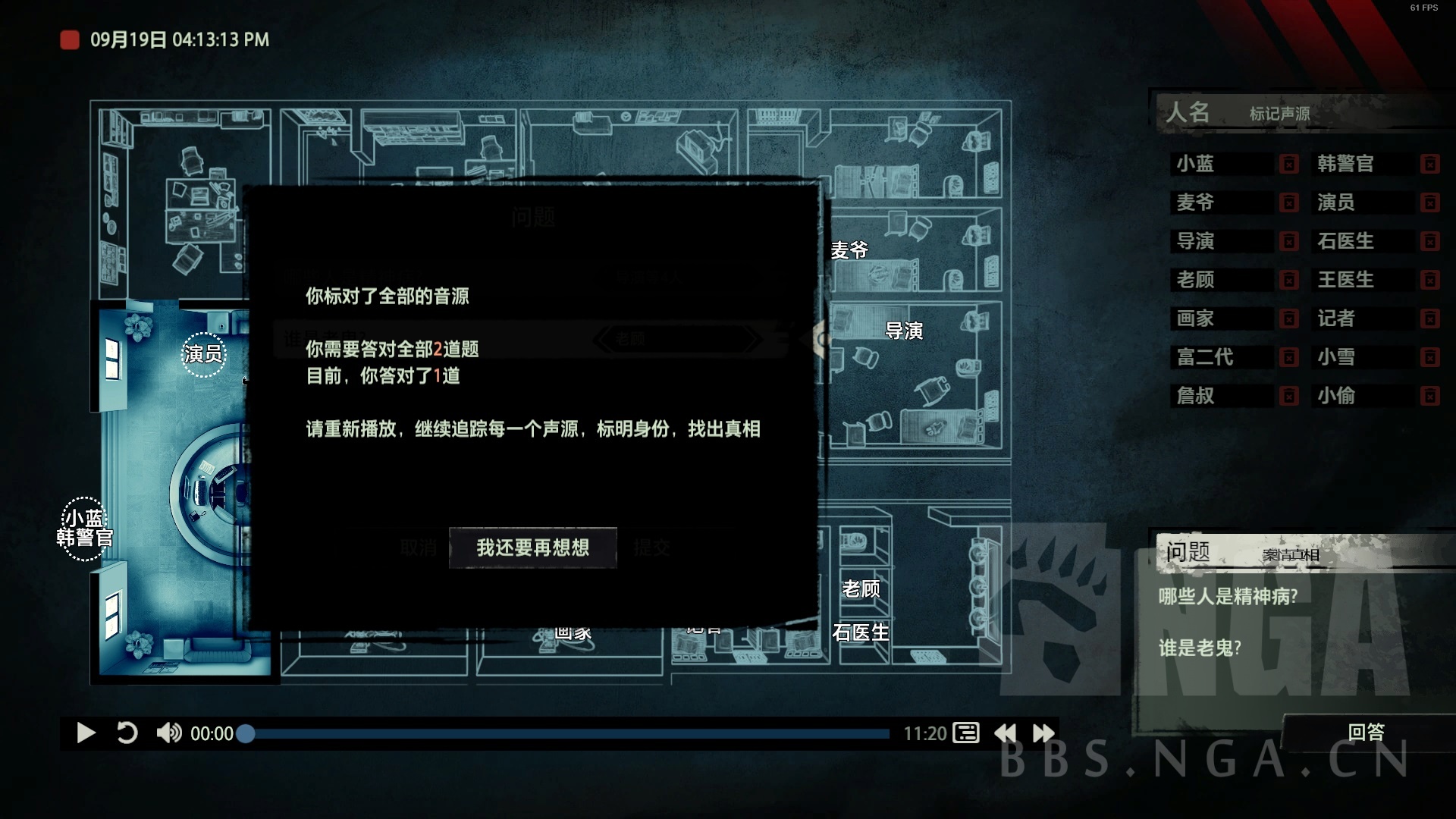The image size is (1456, 819).
Task: Click the fast-forward icon
Action: point(1046,733)
